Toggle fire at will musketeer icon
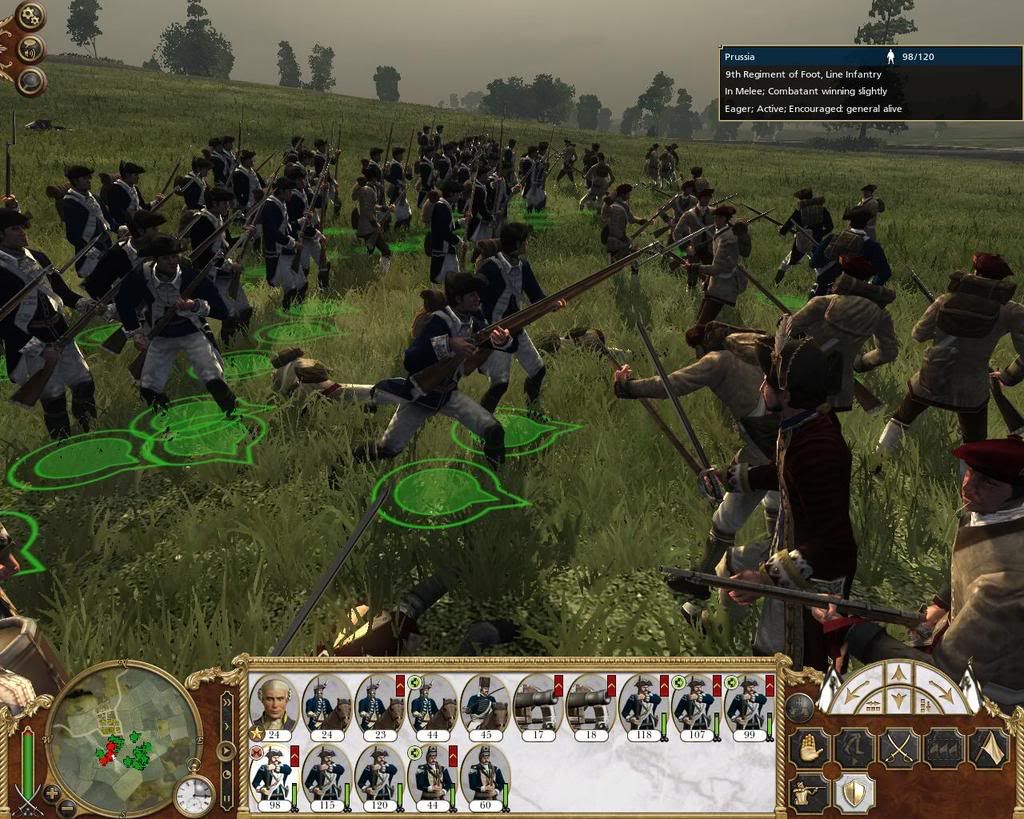This screenshot has width=1024, height=819. tap(809, 793)
